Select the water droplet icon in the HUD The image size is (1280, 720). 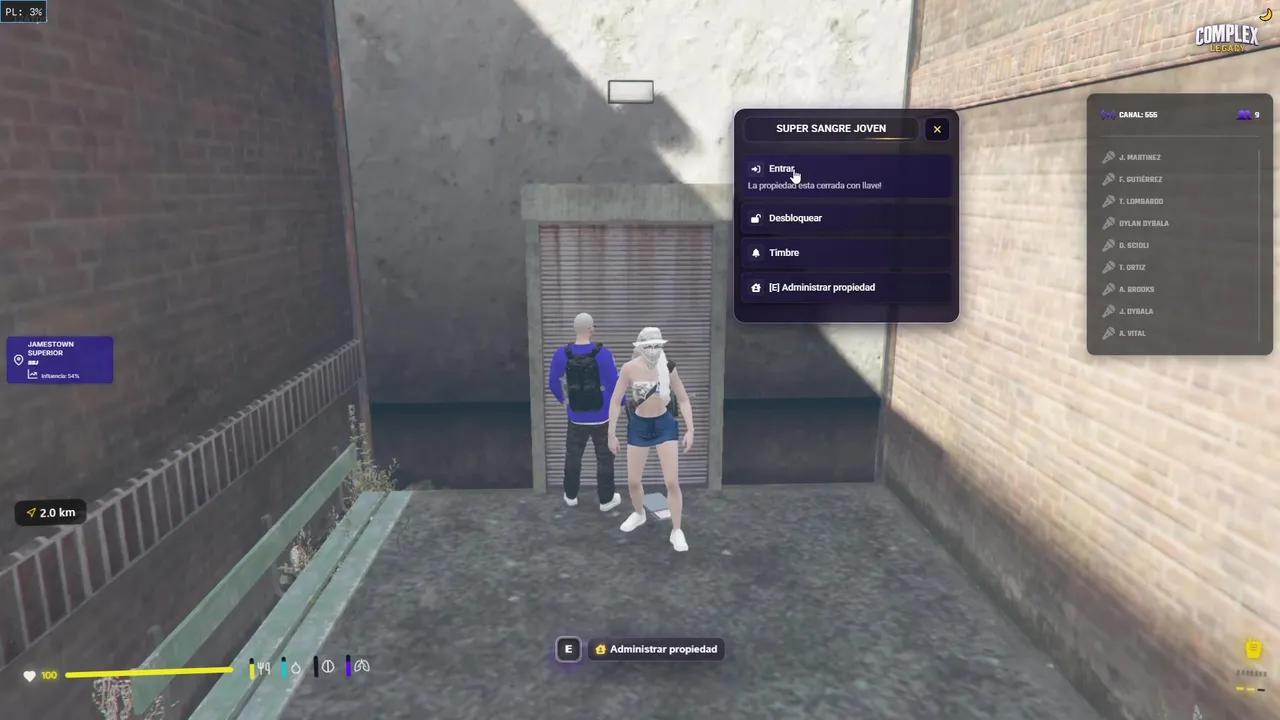coord(295,667)
